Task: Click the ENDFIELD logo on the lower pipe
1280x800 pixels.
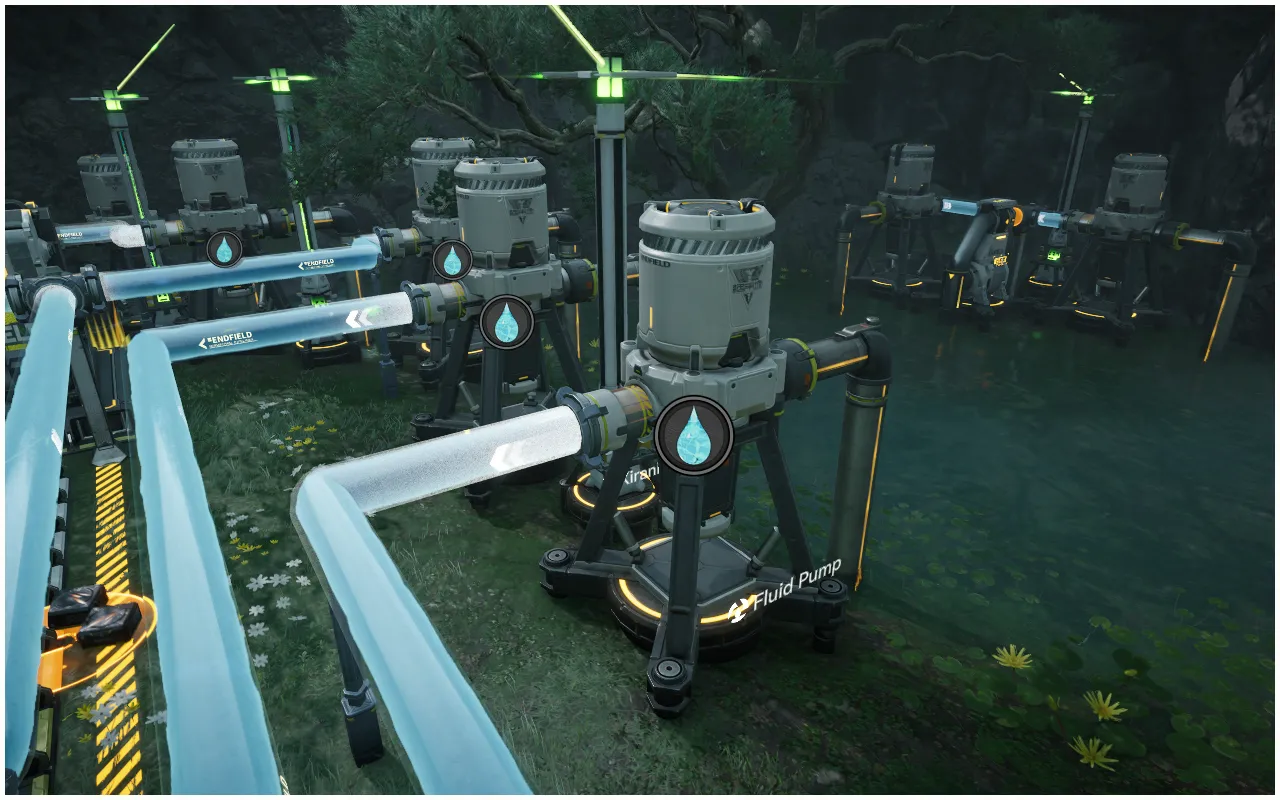Action: tap(228, 338)
